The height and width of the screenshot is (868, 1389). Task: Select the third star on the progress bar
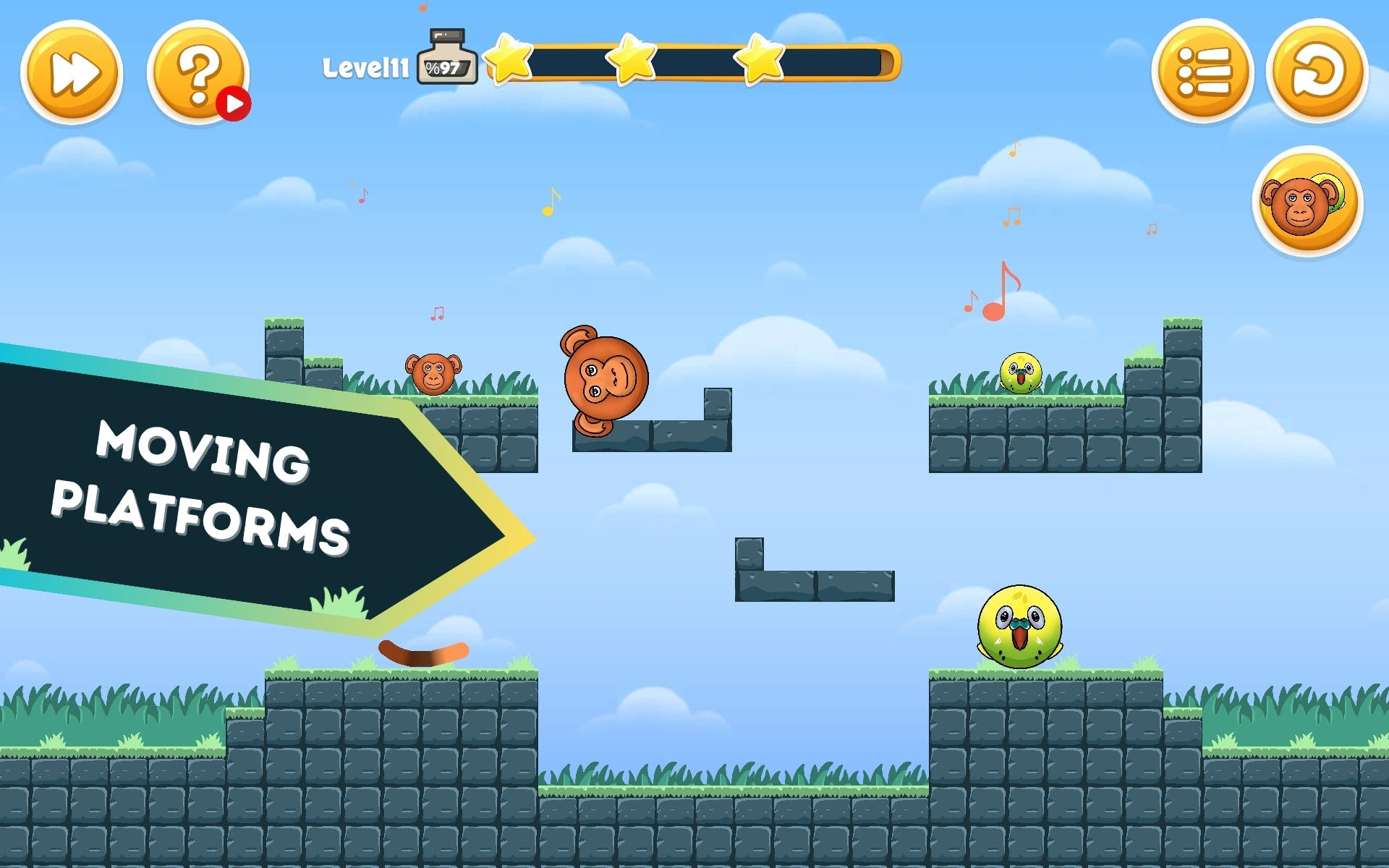[x=757, y=61]
